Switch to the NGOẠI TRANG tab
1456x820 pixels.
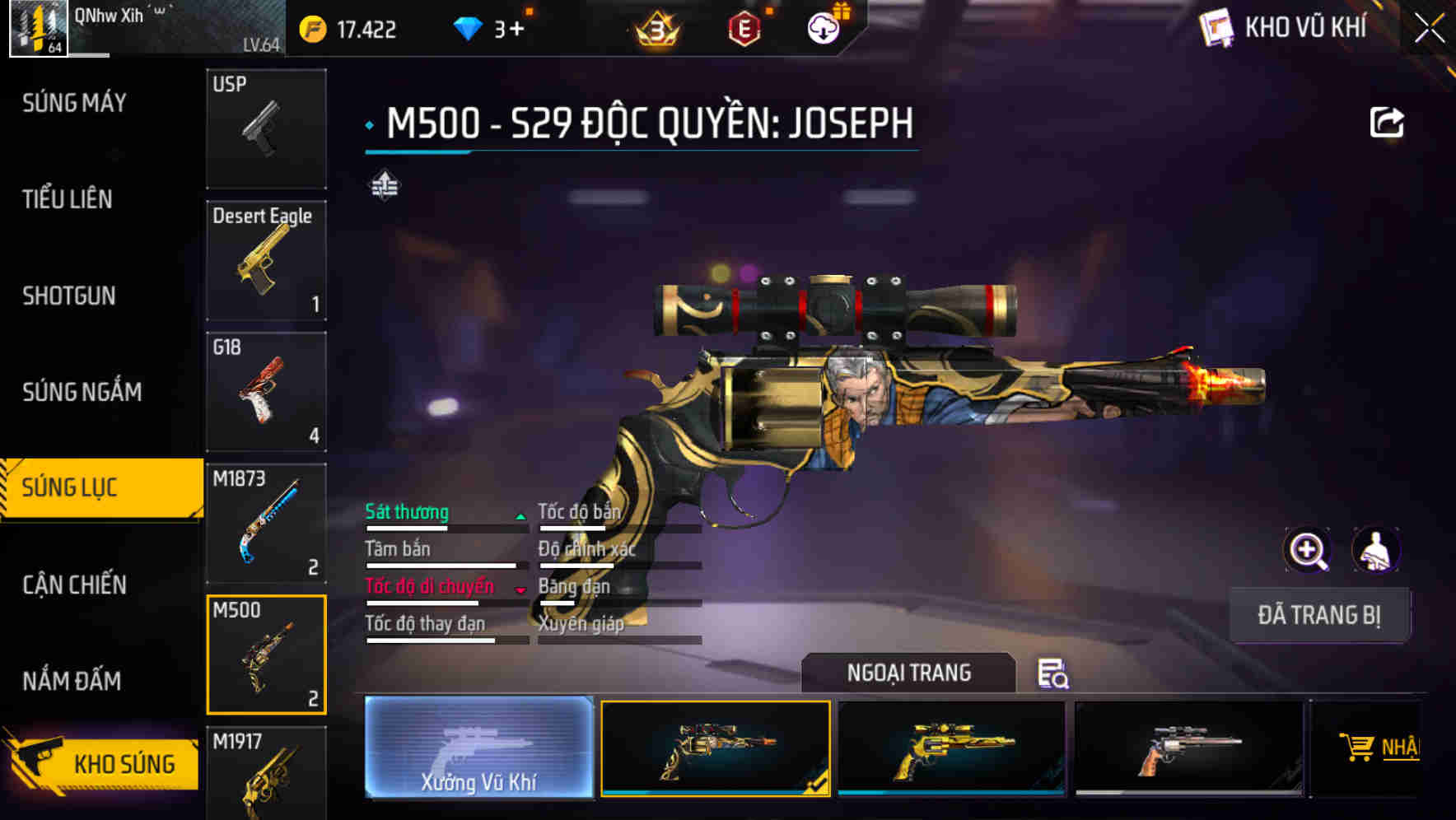pos(909,673)
